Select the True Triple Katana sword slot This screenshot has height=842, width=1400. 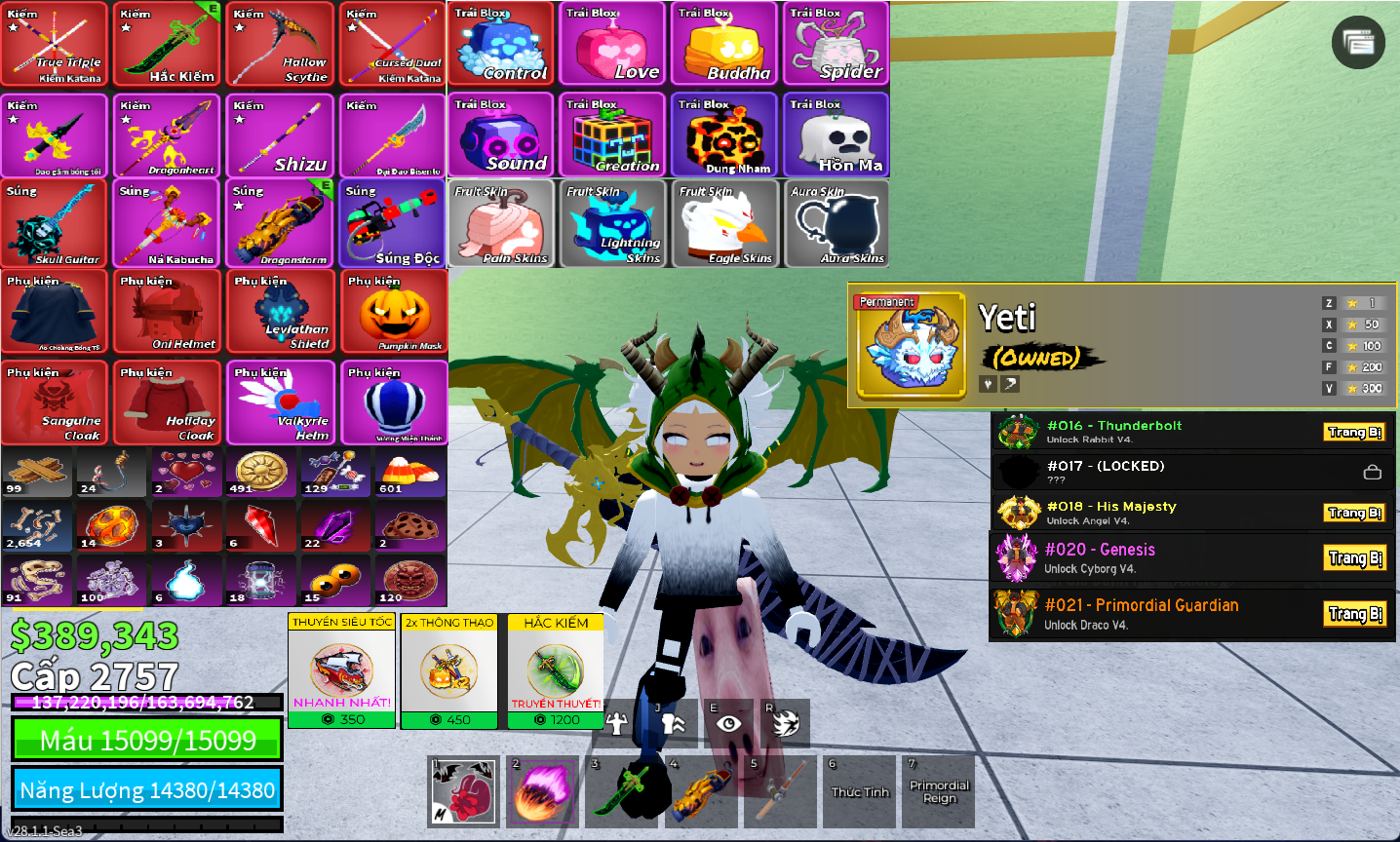[55, 45]
